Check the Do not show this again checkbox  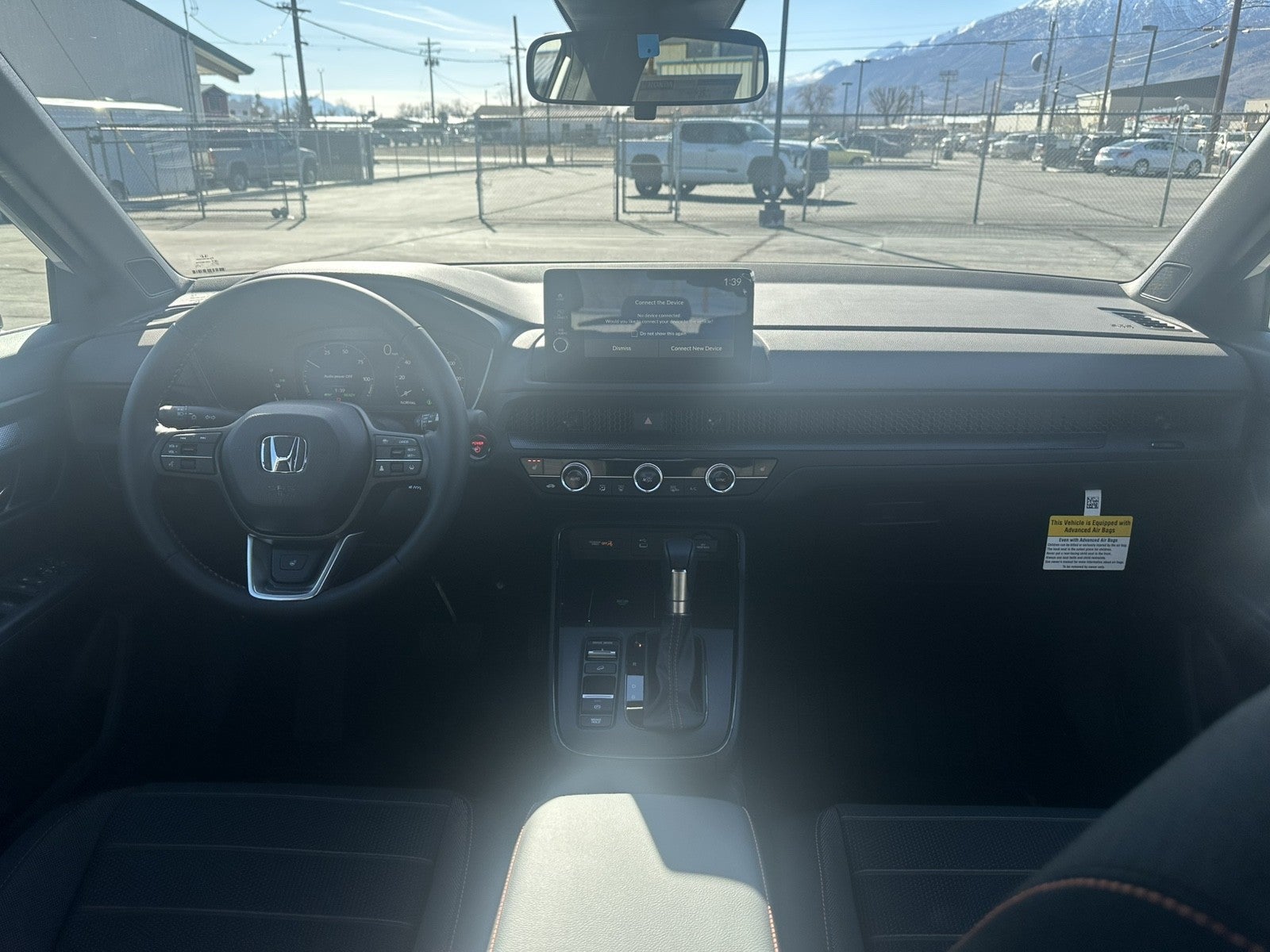[634, 333]
